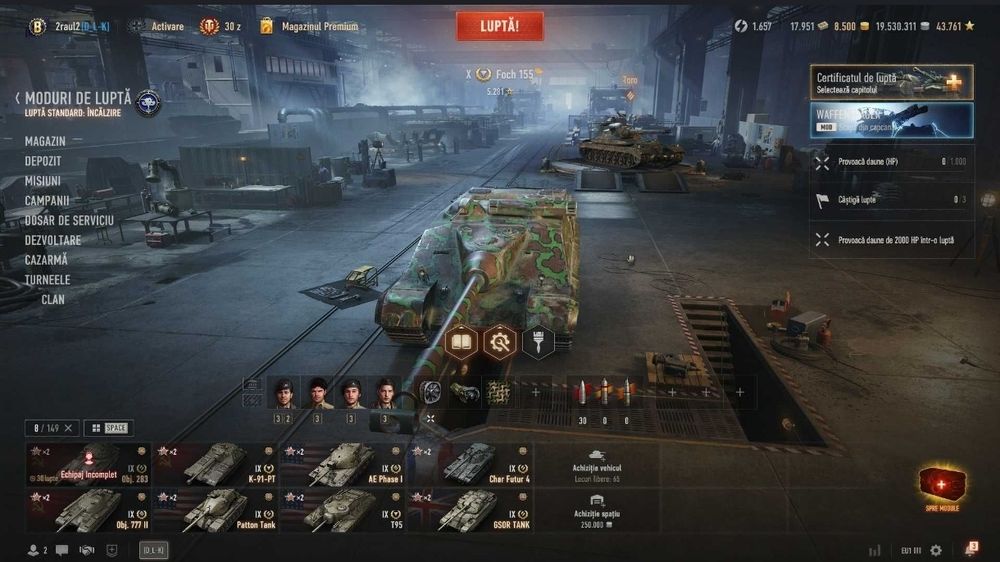Select the Patton Tank card
Screen dimensions: 1000x562
215,510
